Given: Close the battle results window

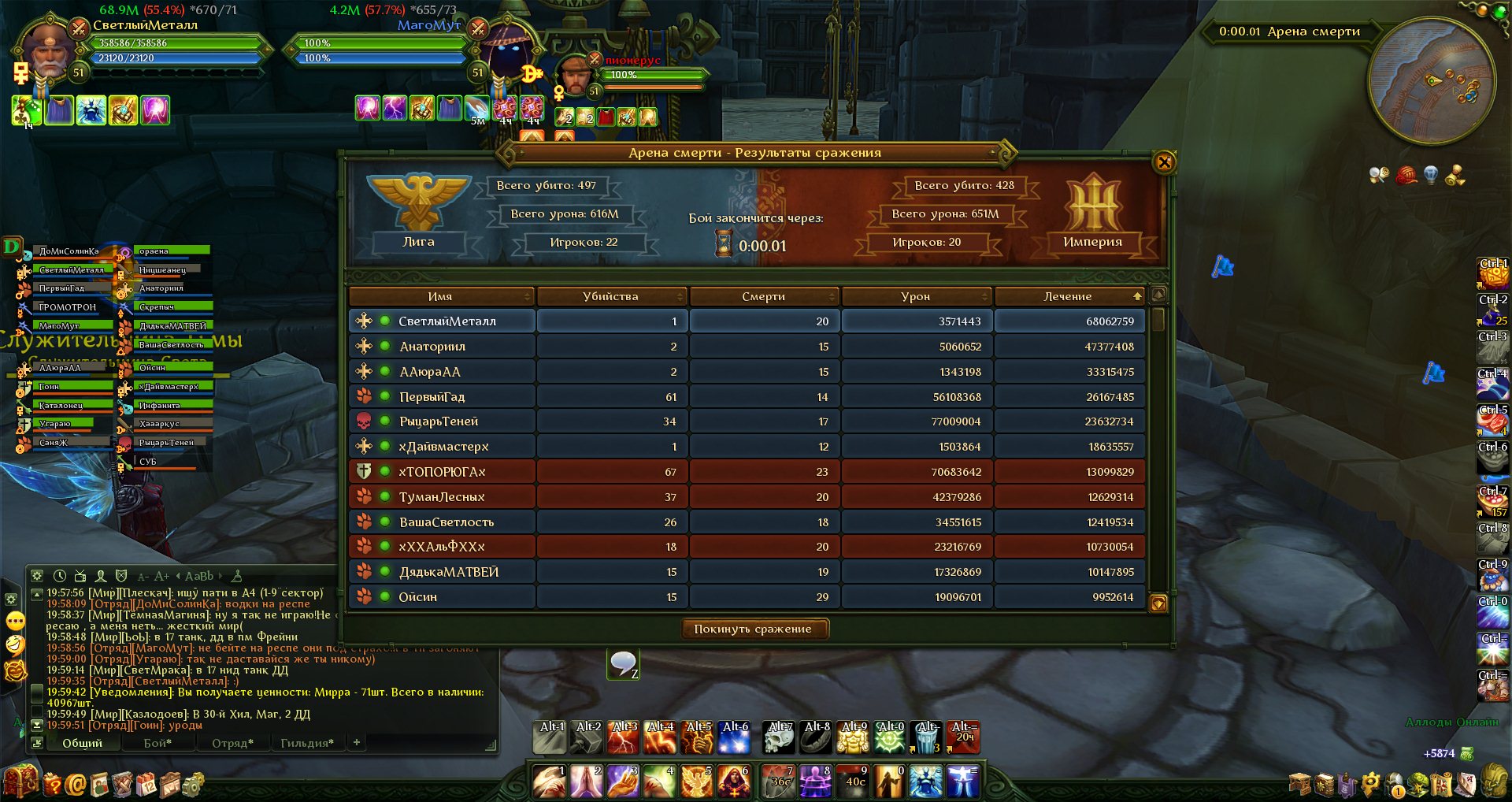Looking at the screenshot, I should point(1164,162).
